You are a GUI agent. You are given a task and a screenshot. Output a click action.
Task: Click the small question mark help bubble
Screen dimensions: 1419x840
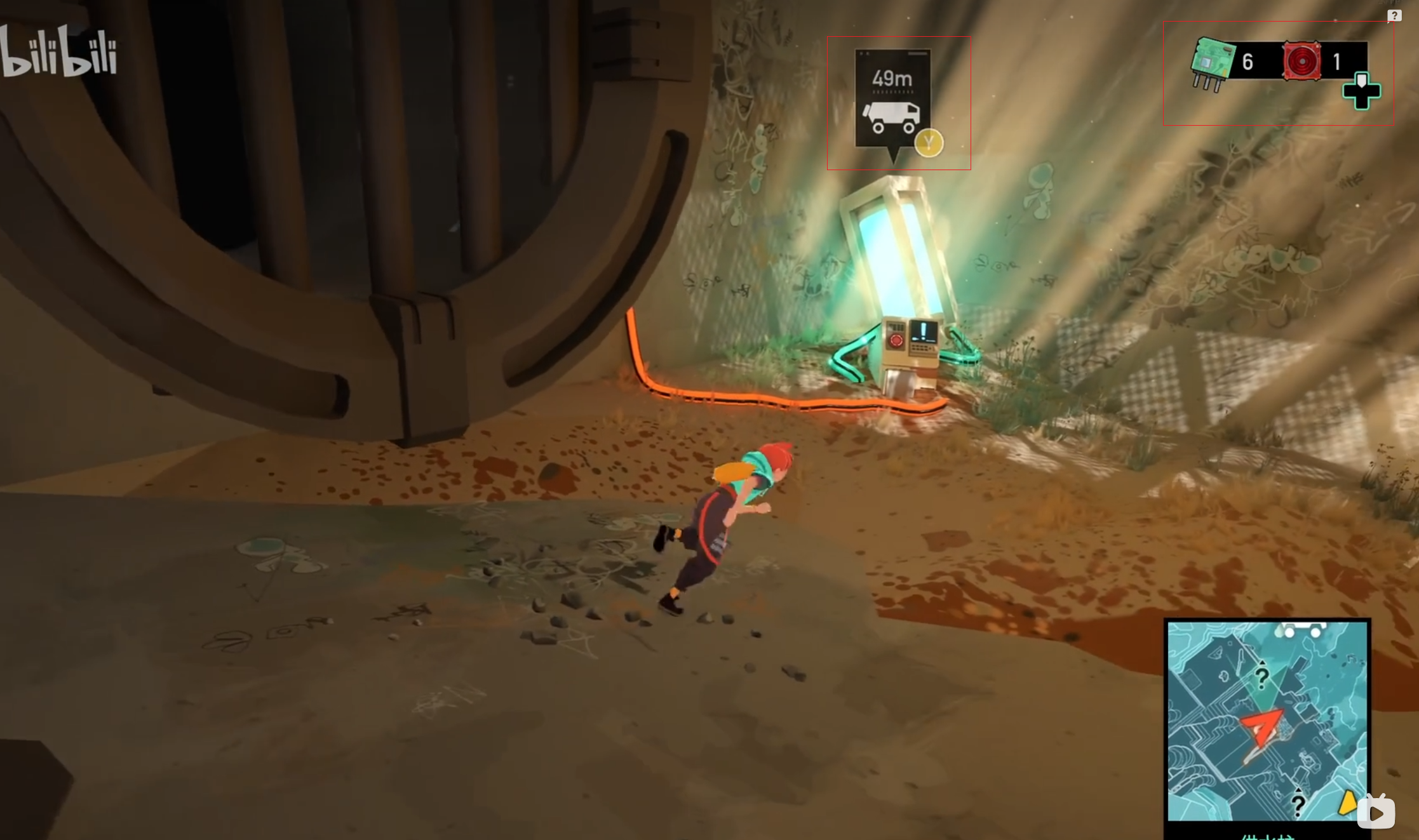pyautogui.click(x=1394, y=16)
